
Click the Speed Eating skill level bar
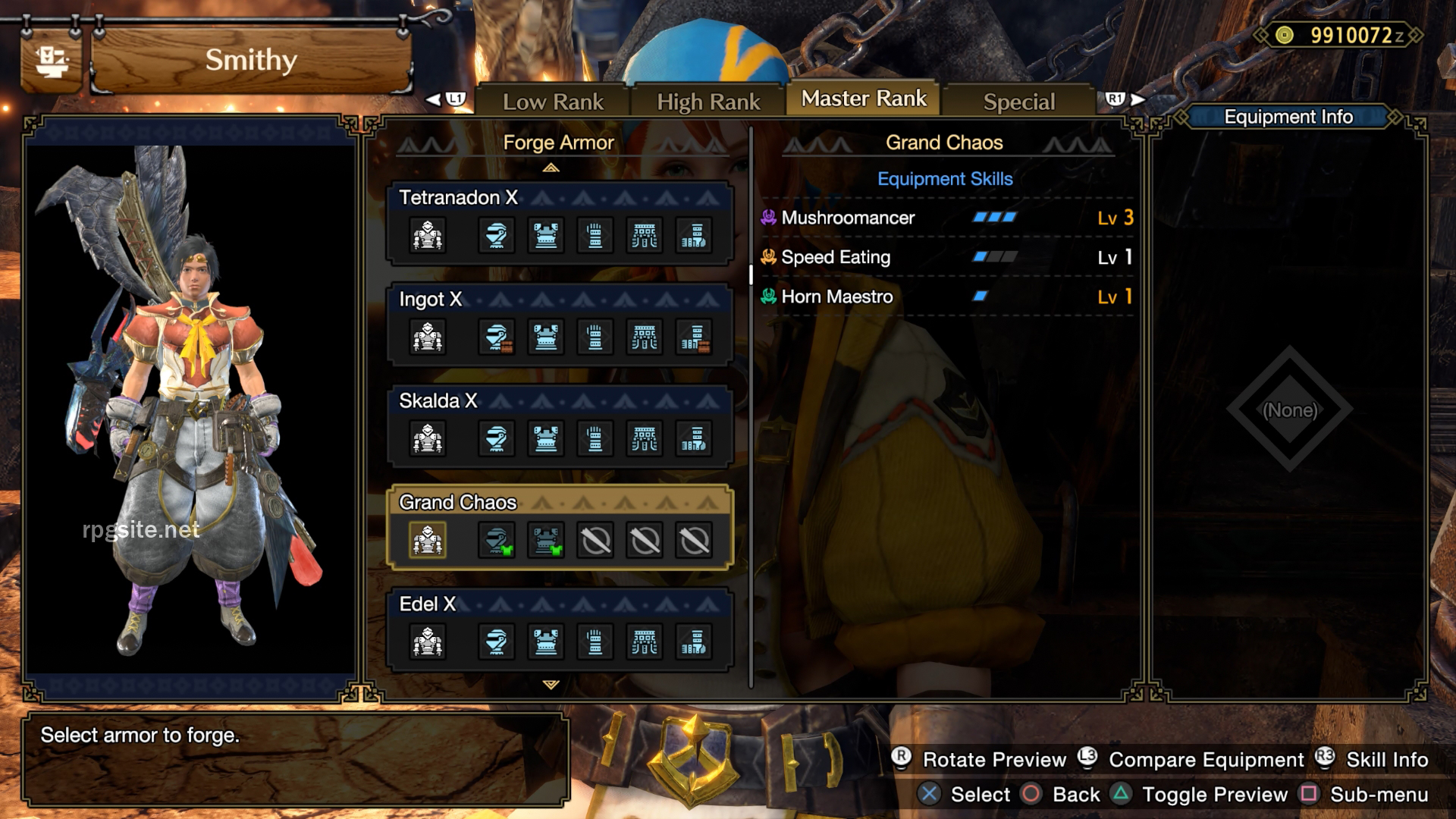coord(993,257)
